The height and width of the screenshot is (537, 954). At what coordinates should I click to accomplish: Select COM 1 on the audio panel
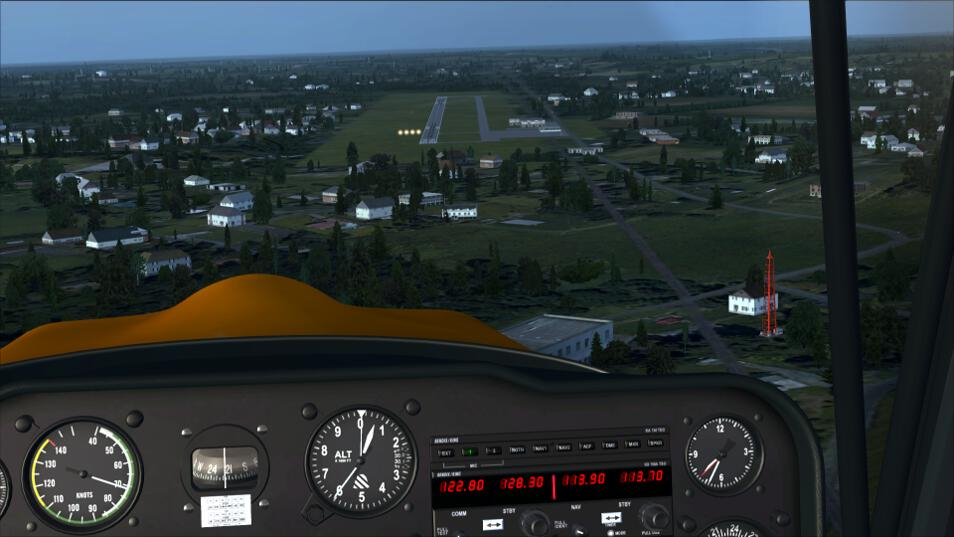coord(467,451)
